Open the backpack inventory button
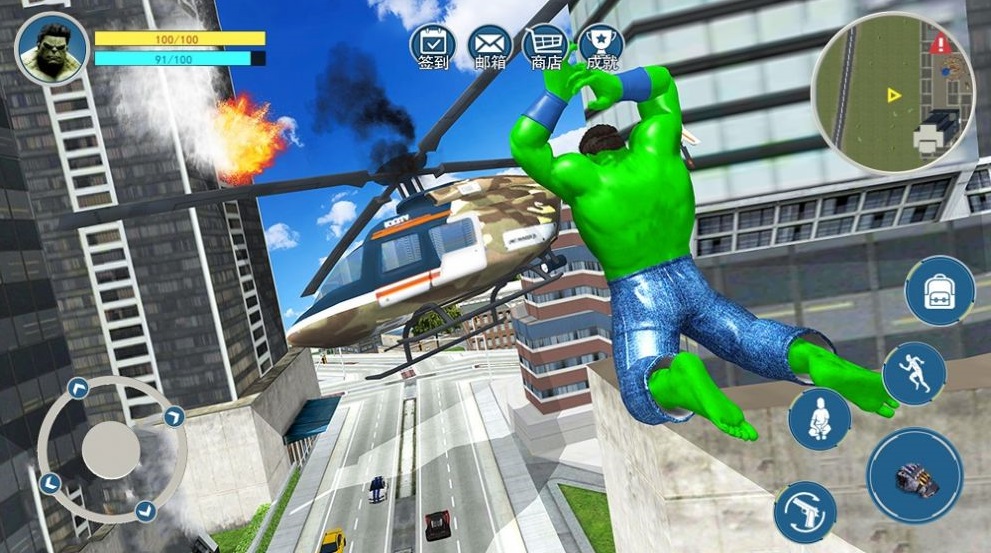The height and width of the screenshot is (553, 991). point(939,290)
